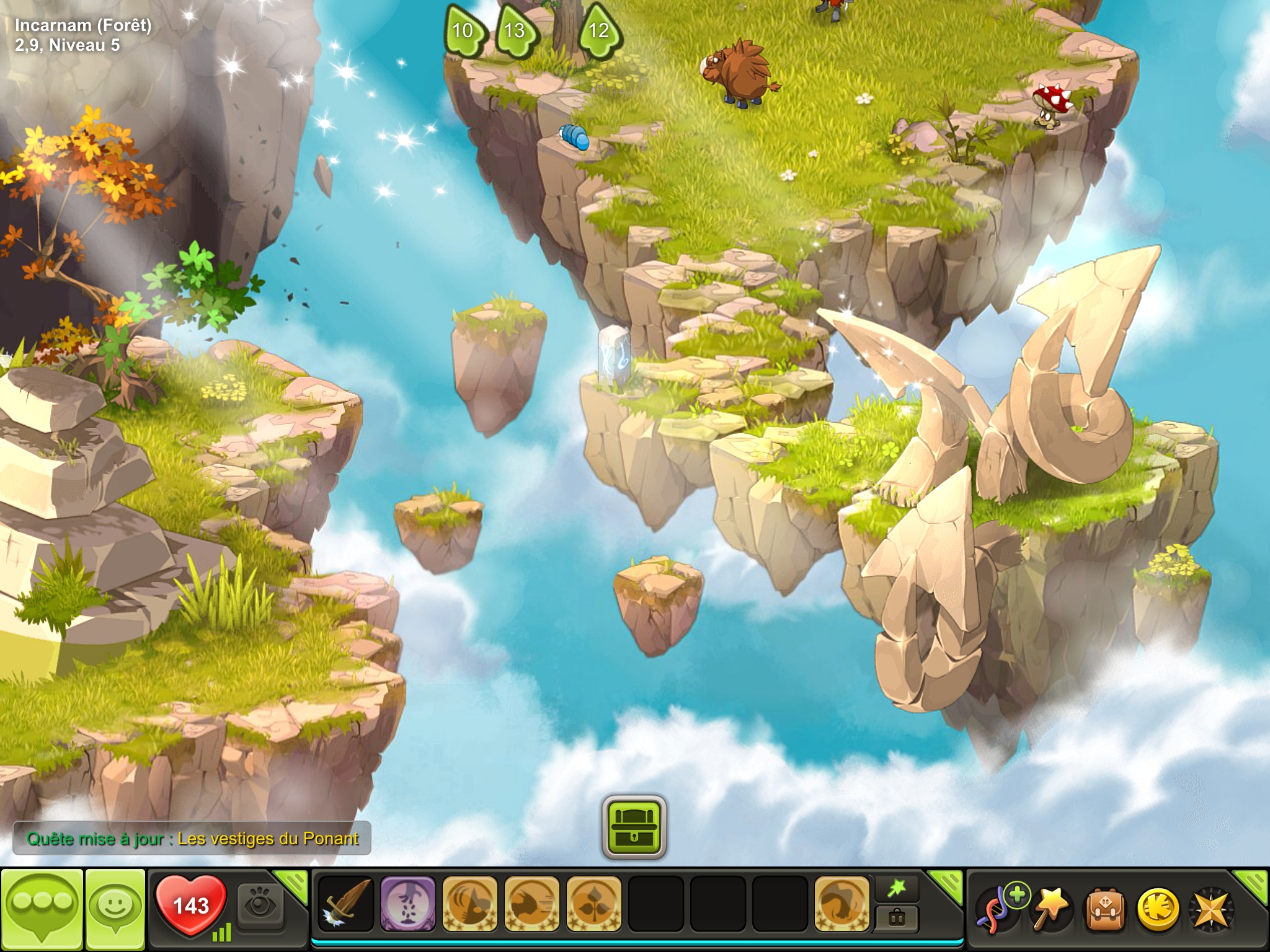Open the backpack inventory
1270x952 pixels.
pyautogui.click(x=1105, y=909)
